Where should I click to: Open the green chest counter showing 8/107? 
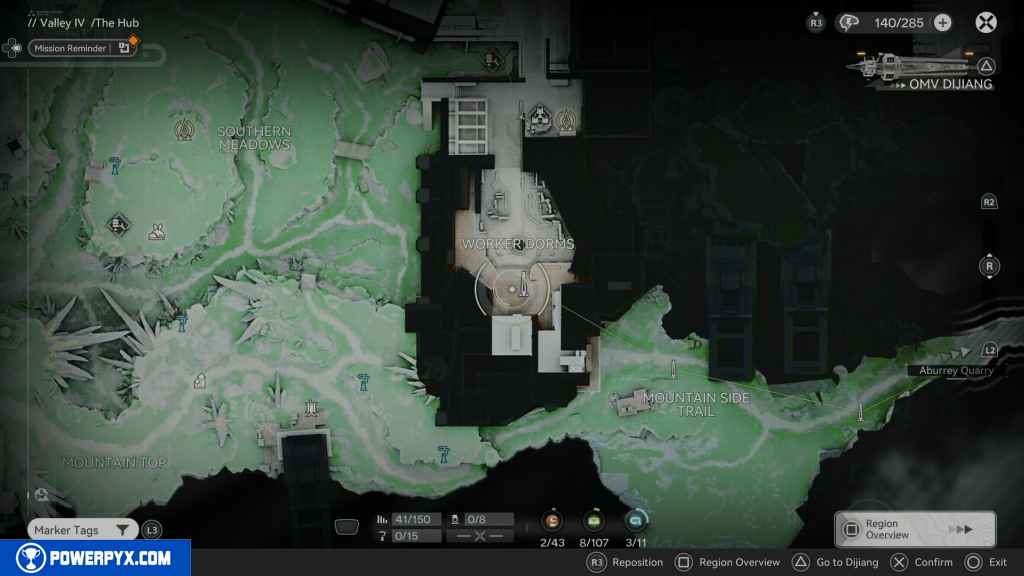[x=593, y=521]
